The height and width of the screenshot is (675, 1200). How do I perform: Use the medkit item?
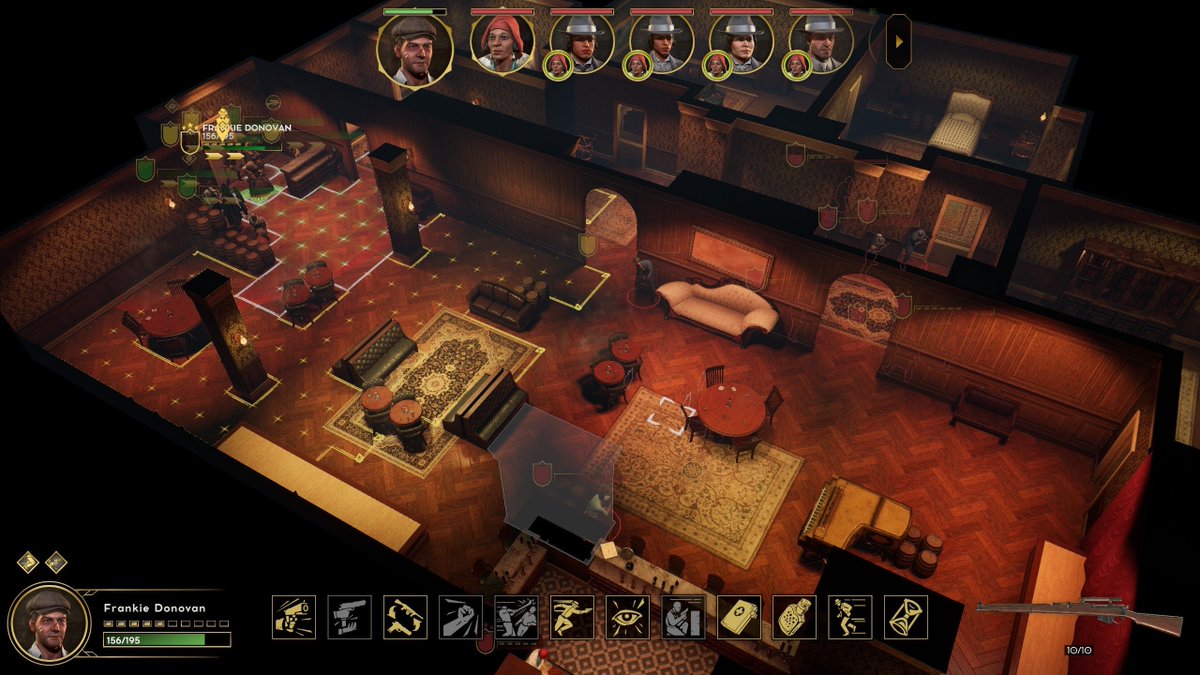click(739, 617)
